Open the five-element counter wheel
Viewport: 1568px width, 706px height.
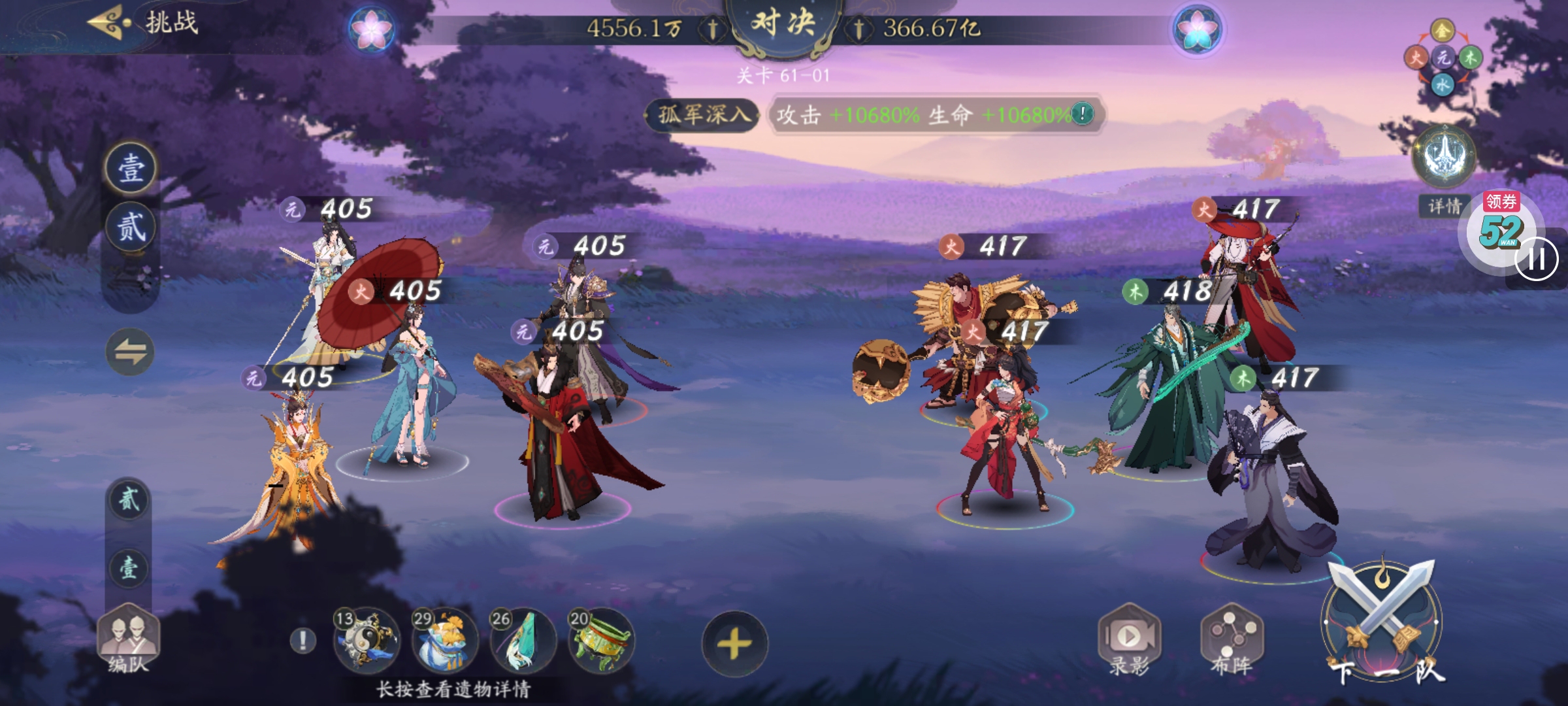(1443, 59)
